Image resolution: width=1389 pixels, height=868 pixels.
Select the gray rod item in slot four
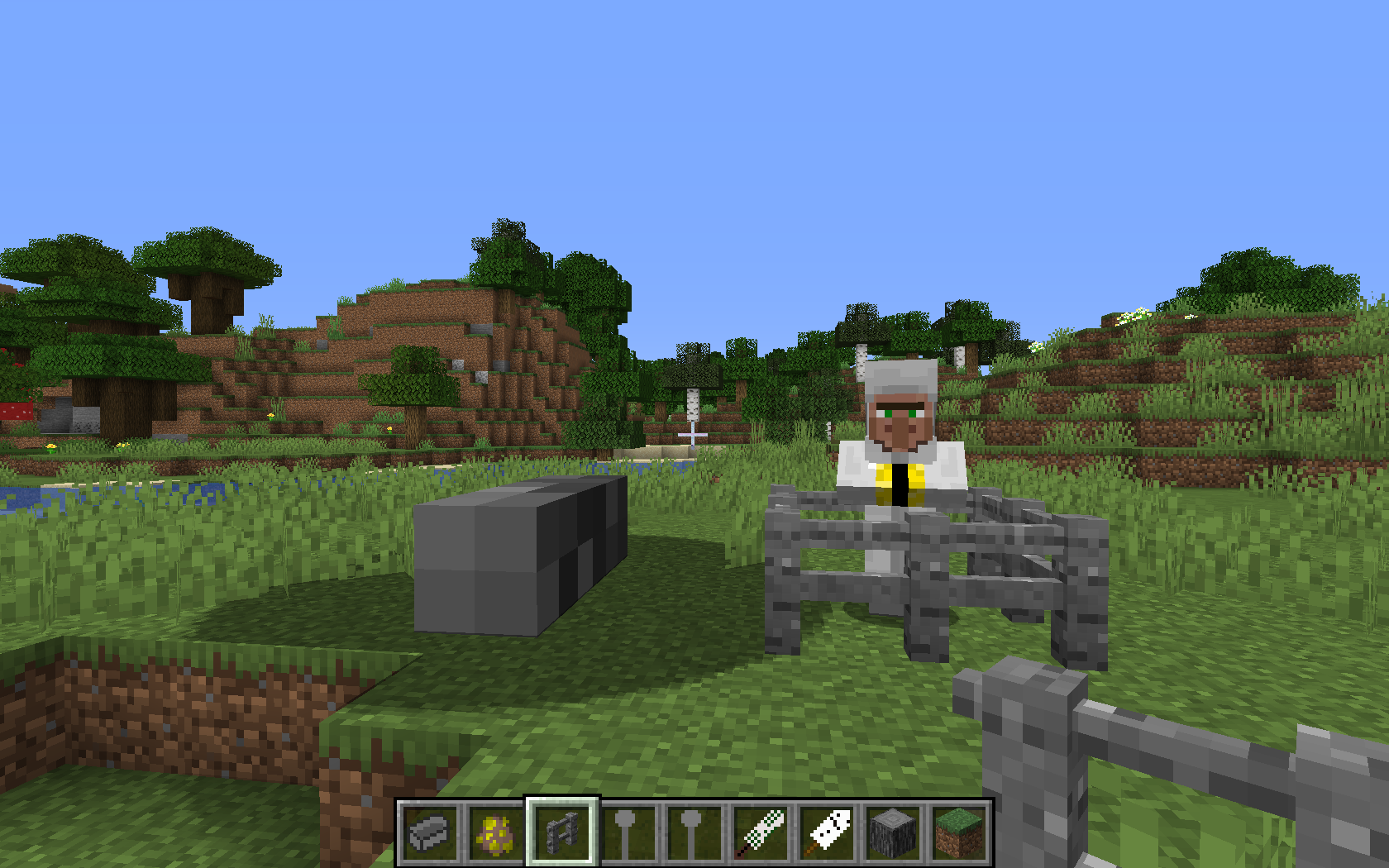626,831
